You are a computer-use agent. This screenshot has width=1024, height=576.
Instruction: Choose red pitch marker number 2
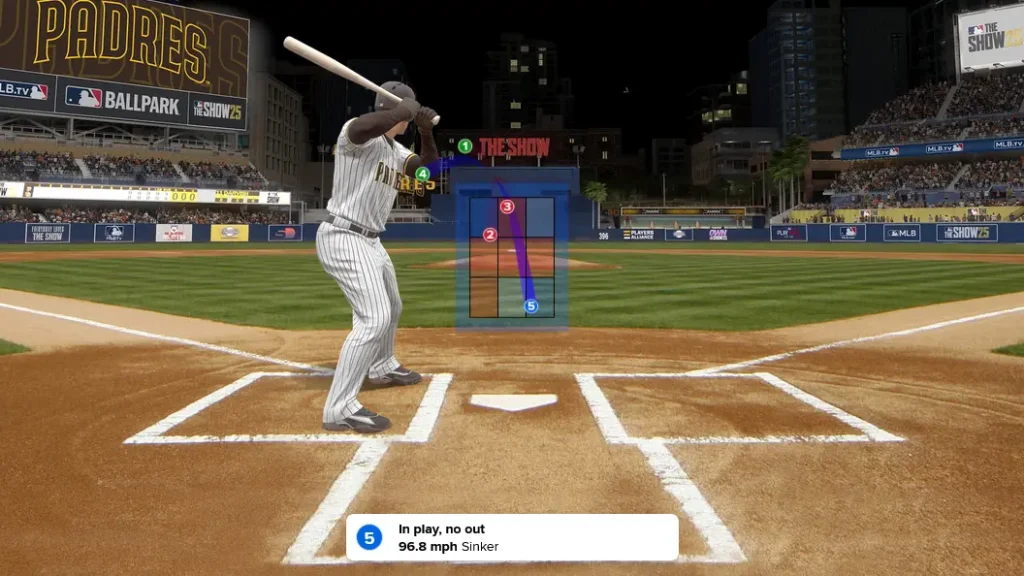490,235
